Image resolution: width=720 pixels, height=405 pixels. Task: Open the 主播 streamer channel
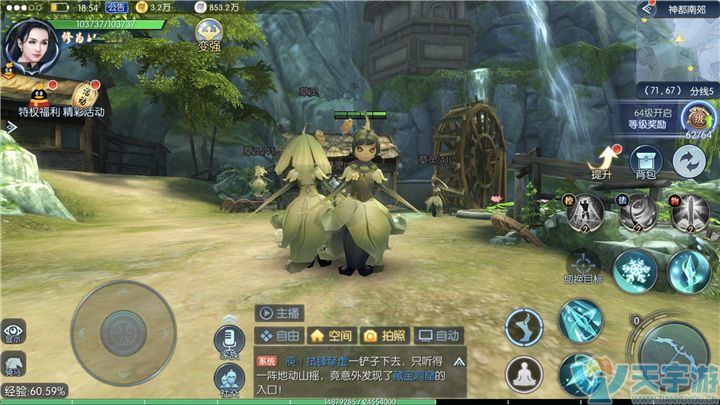pos(281,311)
